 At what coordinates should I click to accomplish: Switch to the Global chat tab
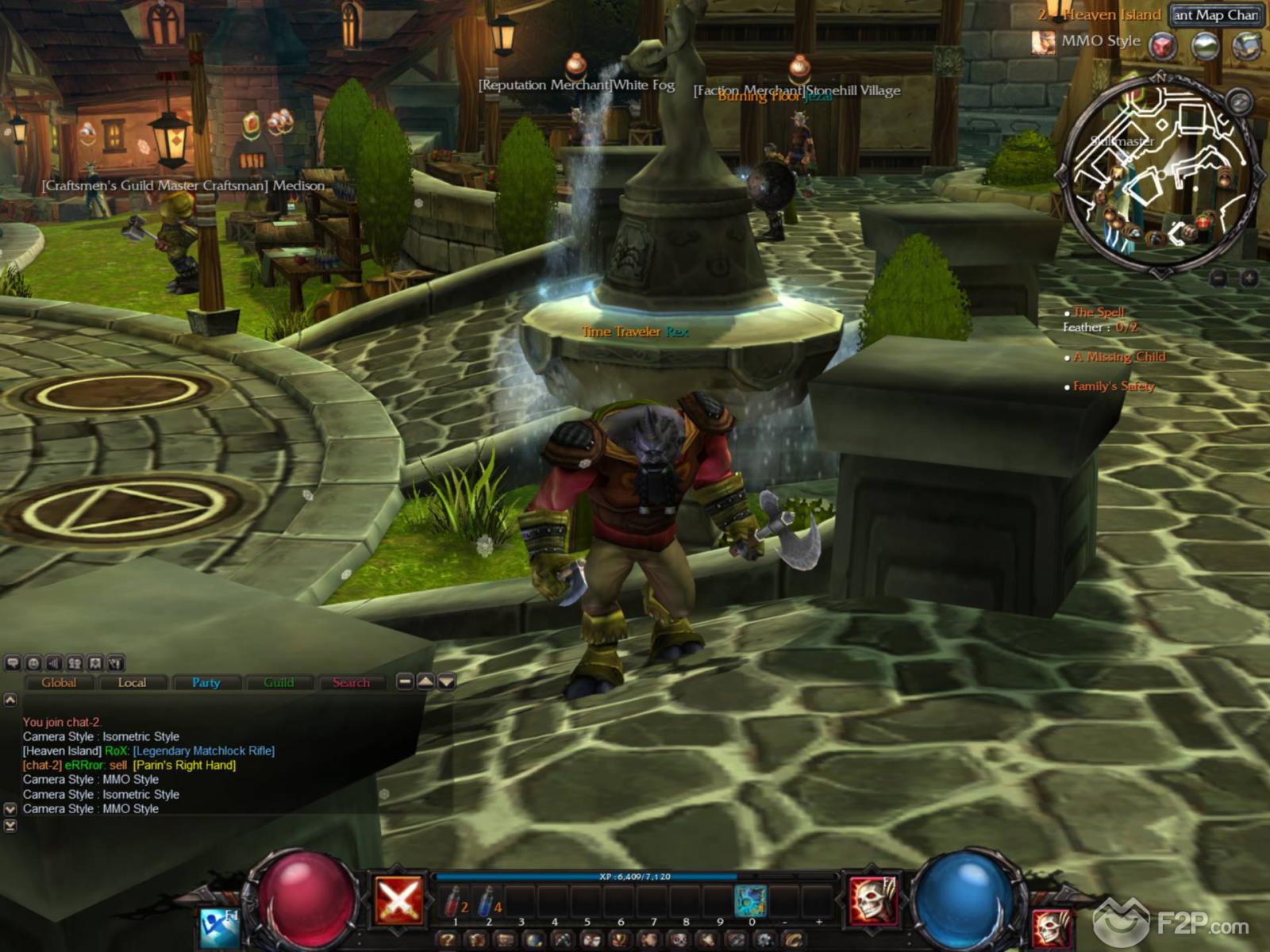click(59, 682)
